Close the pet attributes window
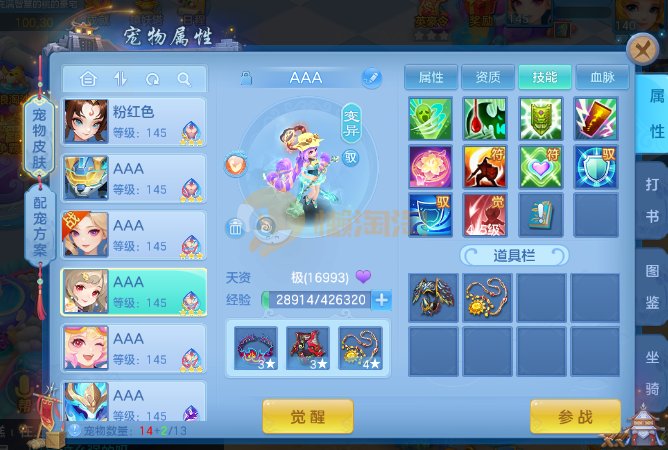 pyautogui.click(x=641, y=50)
